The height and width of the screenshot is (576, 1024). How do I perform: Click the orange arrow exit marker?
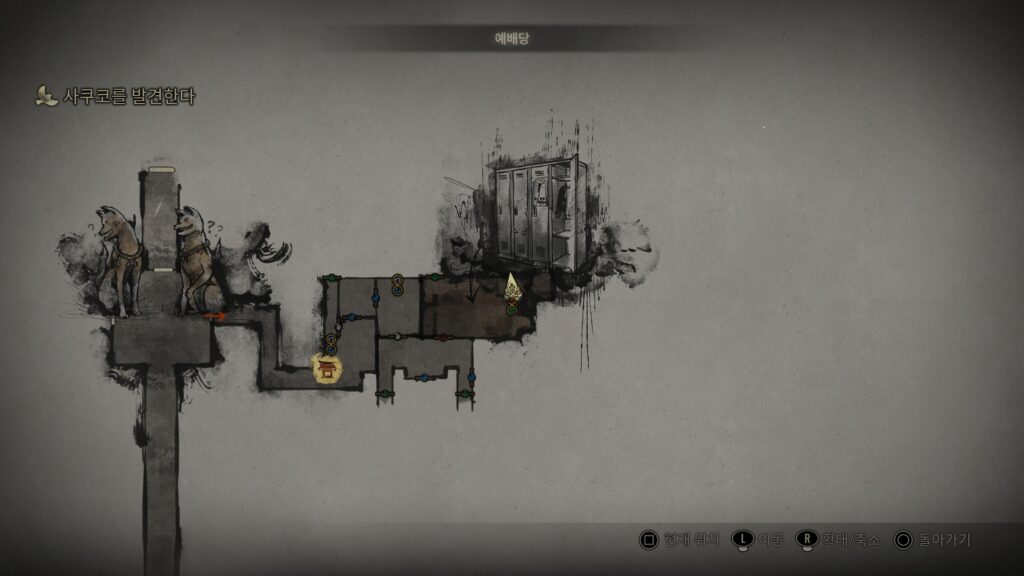[215, 317]
